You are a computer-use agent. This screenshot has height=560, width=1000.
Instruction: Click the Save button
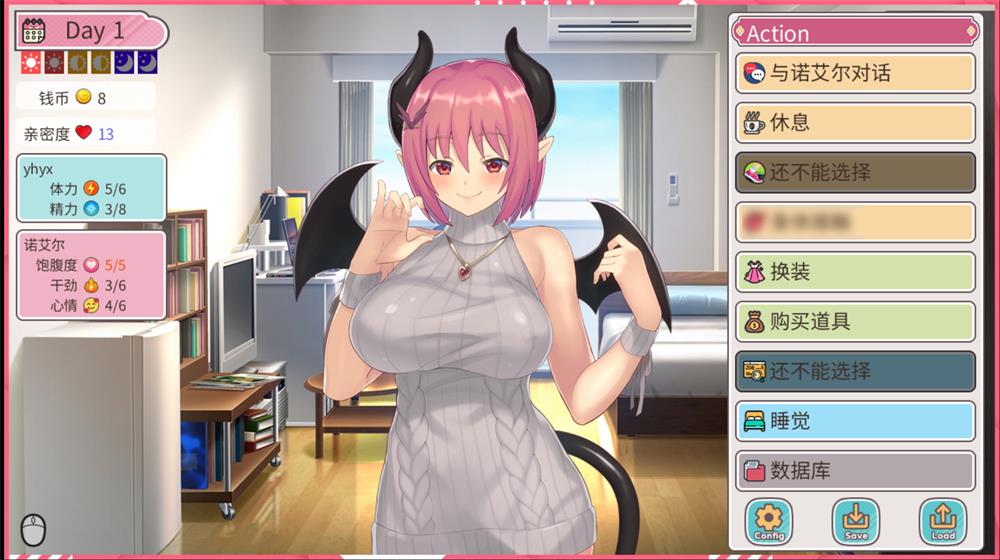(856, 520)
